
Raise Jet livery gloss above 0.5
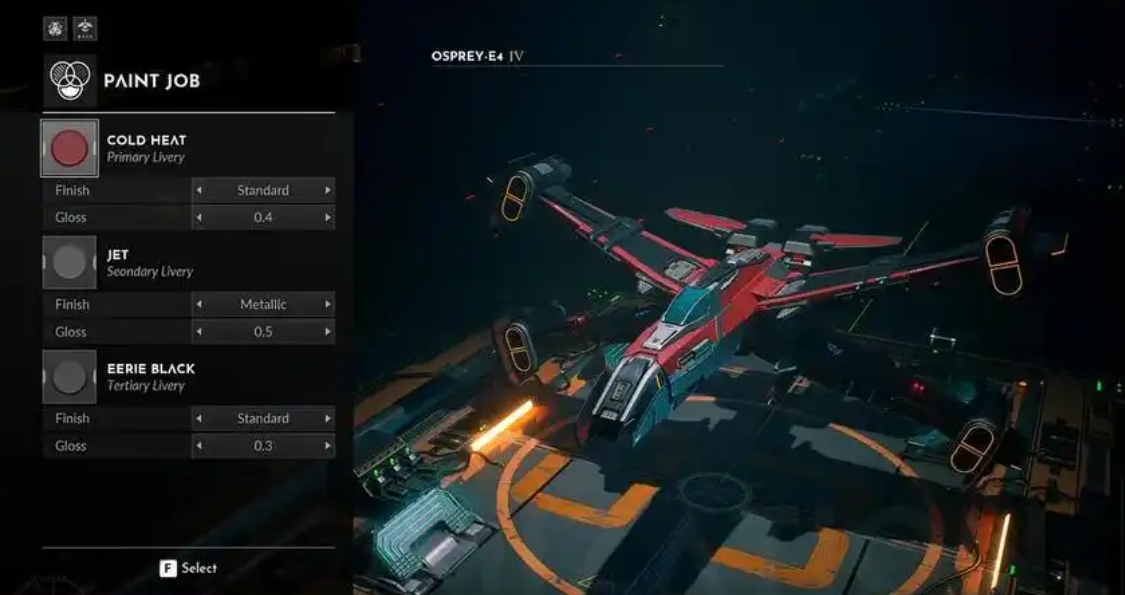pyautogui.click(x=327, y=331)
